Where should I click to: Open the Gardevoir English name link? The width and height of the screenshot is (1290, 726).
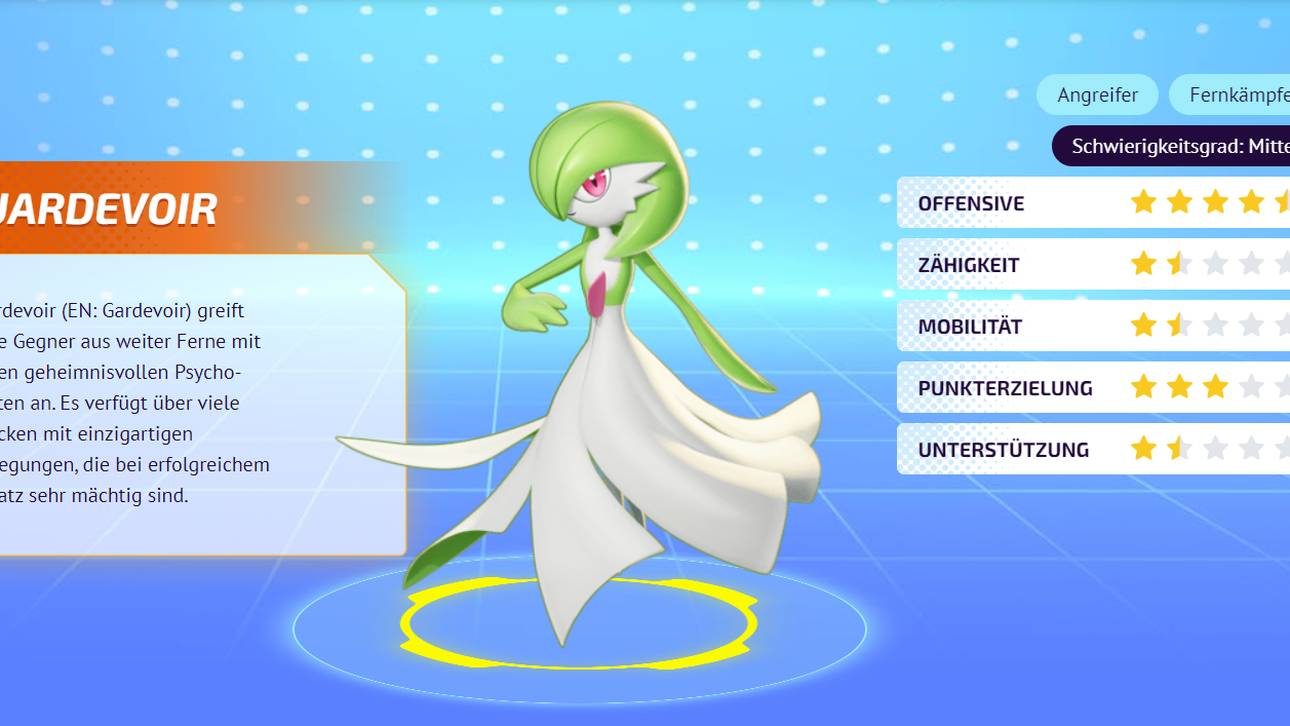pyautogui.click(x=130, y=310)
